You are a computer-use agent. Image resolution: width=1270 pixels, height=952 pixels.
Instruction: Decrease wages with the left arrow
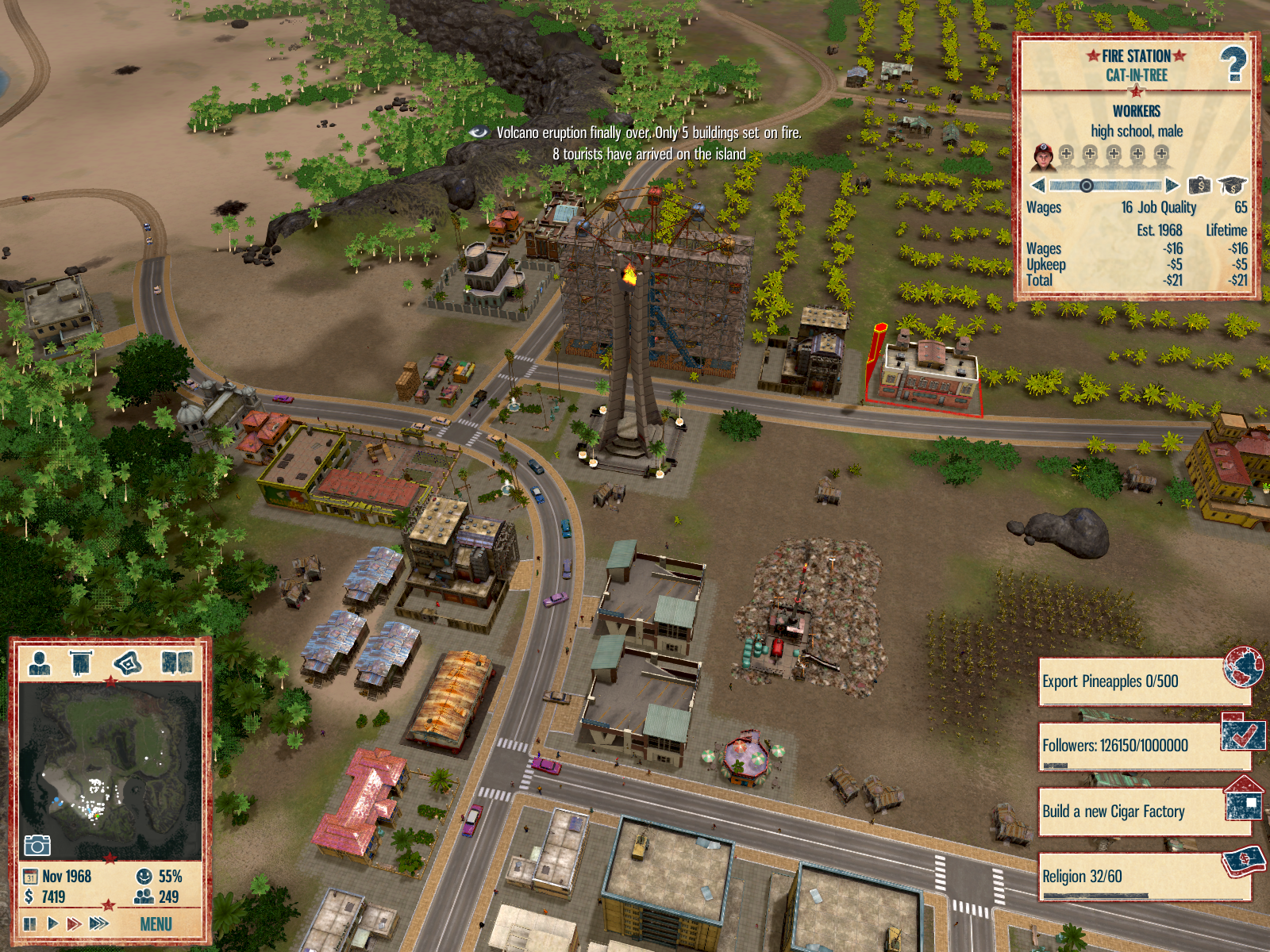1038,186
